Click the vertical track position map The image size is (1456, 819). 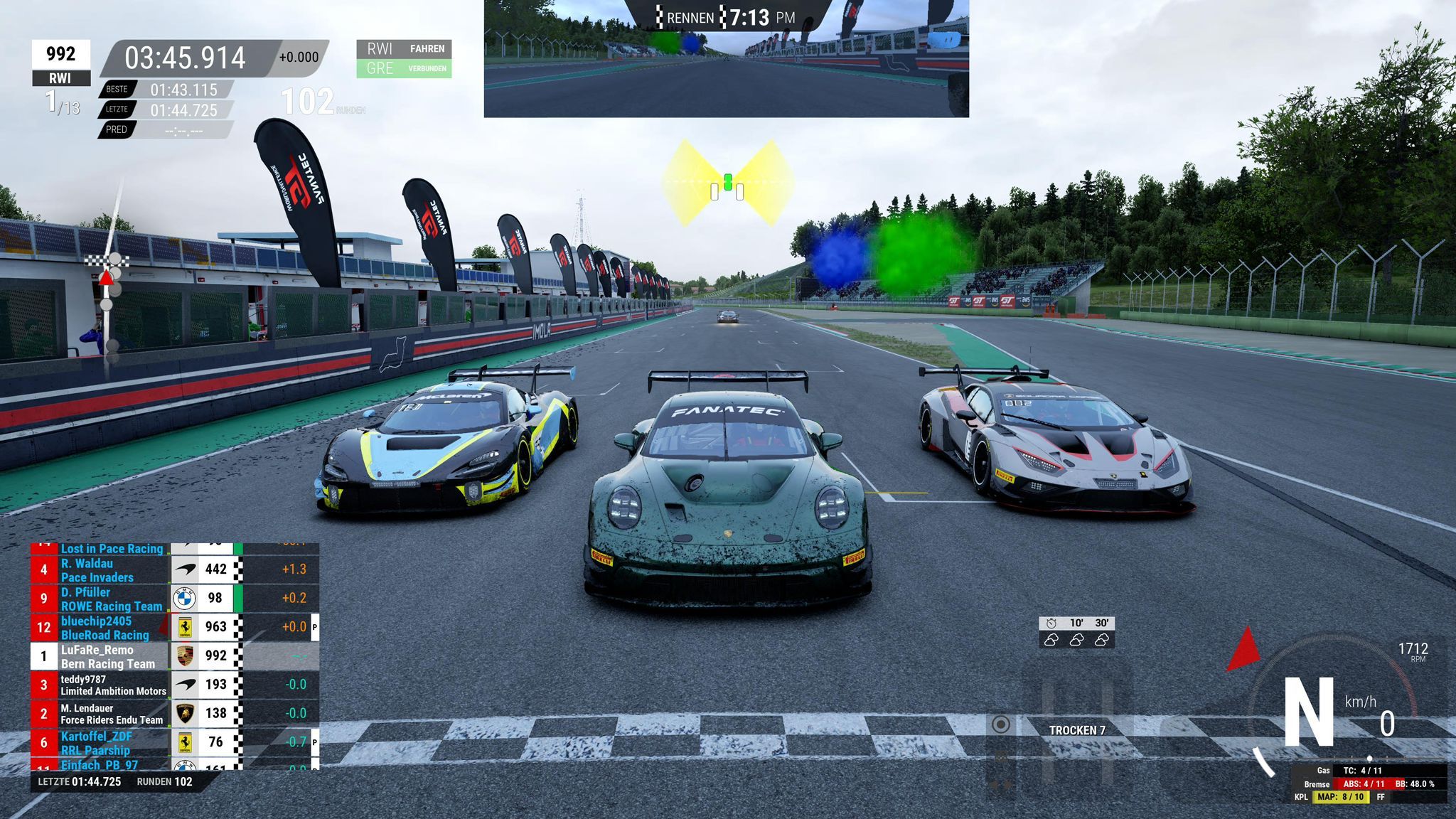[x=107, y=299]
